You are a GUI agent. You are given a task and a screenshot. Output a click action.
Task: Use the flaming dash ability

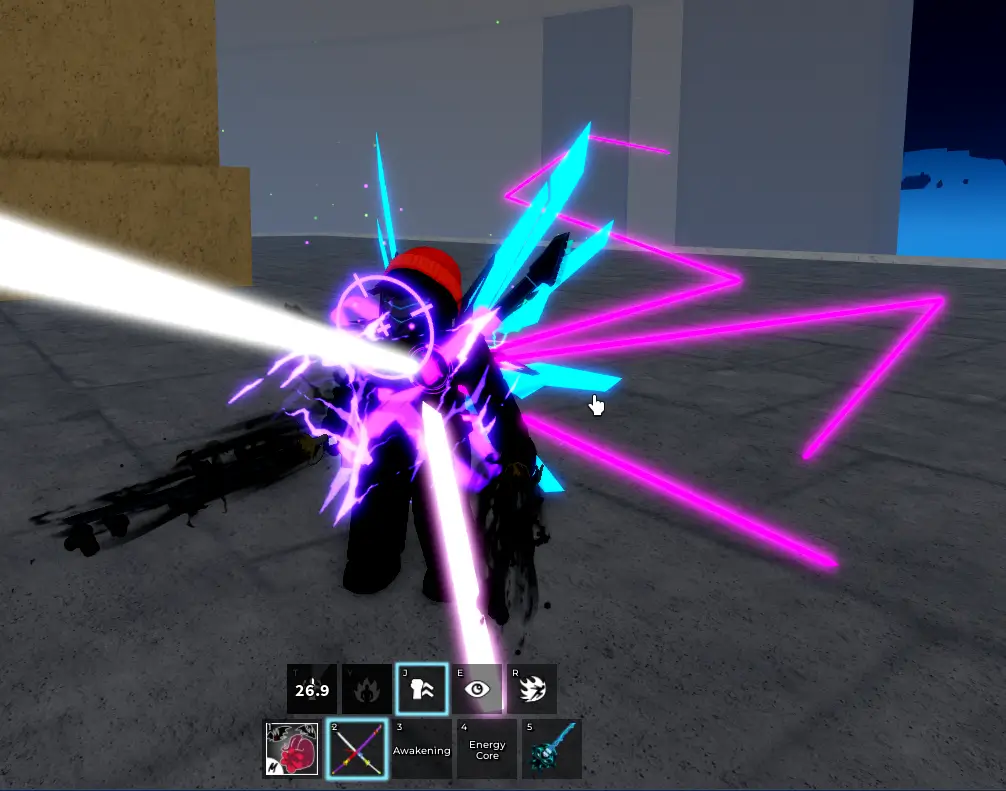(532, 689)
